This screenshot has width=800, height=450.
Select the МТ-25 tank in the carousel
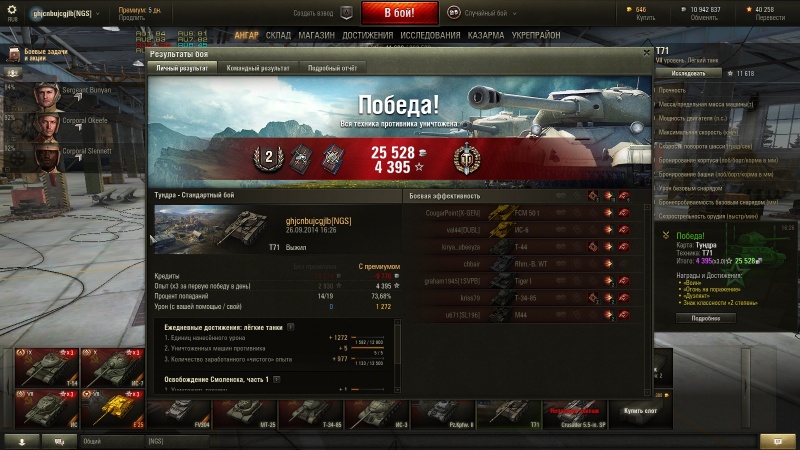tap(268, 411)
